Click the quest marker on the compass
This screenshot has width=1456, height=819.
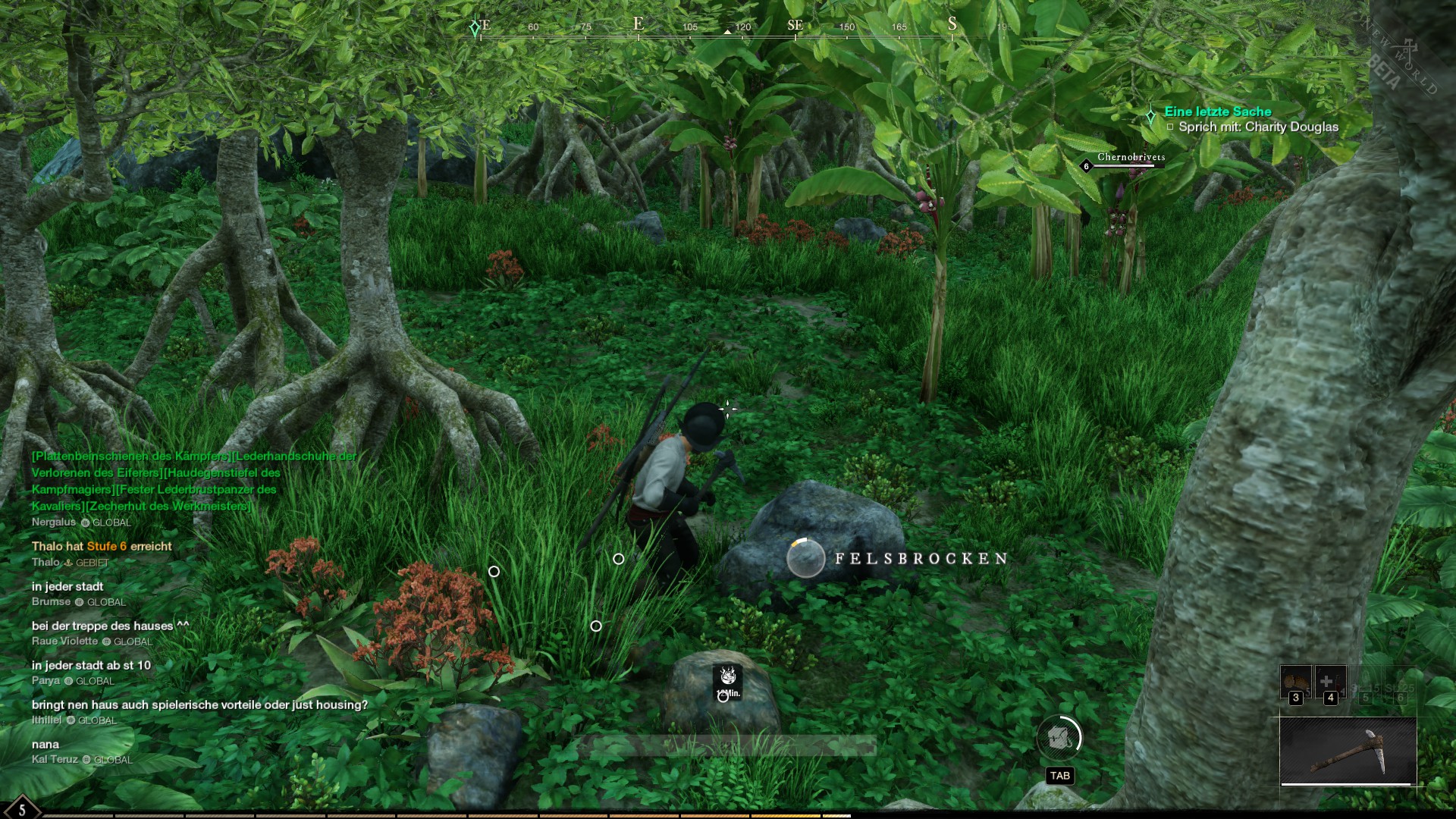coord(475,28)
